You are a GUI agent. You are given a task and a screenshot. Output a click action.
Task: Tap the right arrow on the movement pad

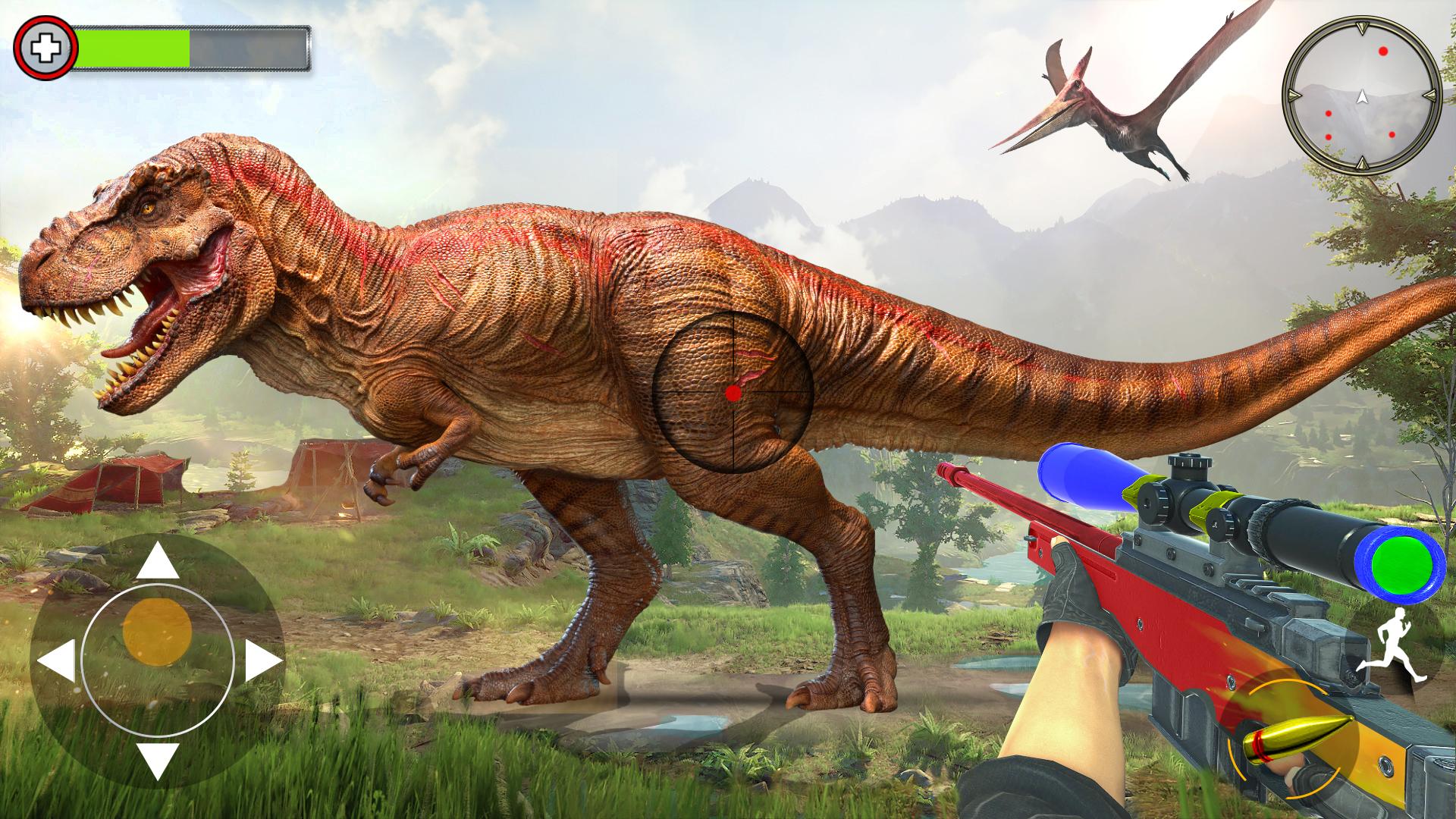coord(262,661)
